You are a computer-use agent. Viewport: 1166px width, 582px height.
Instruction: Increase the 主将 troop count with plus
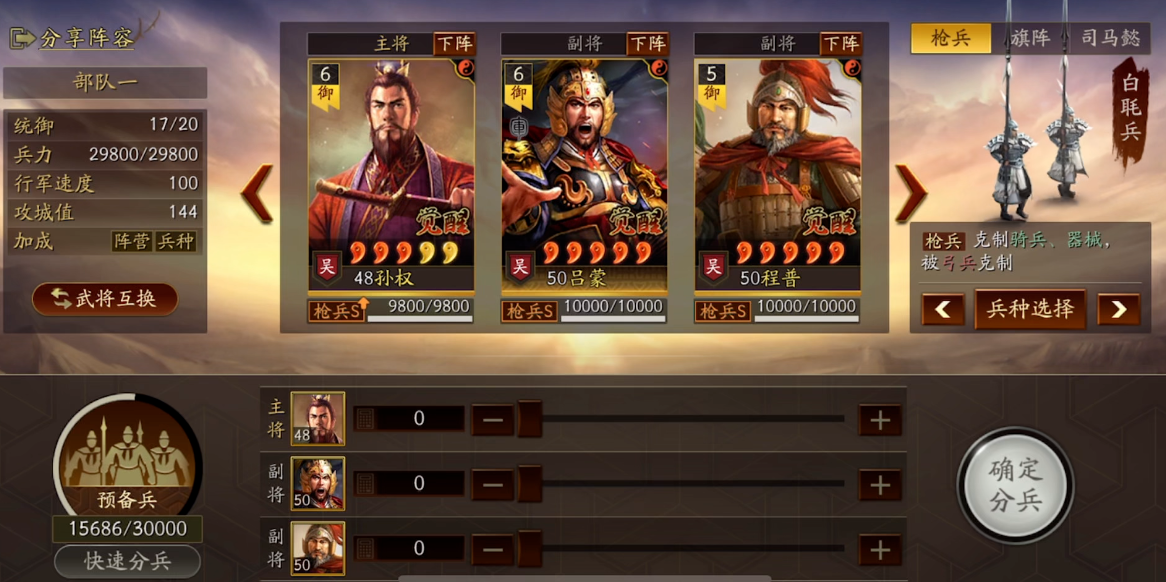(x=880, y=420)
